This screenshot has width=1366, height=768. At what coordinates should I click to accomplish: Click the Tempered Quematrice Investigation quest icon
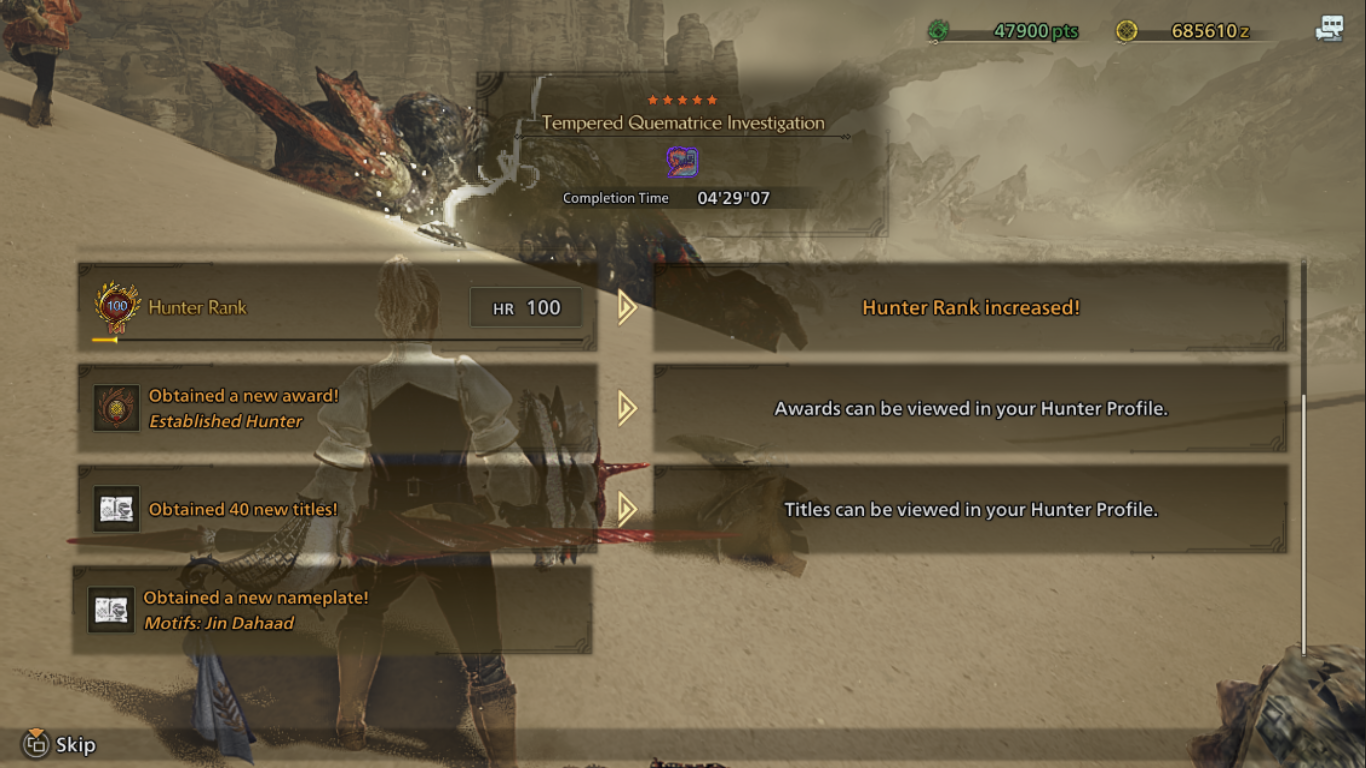682,162
